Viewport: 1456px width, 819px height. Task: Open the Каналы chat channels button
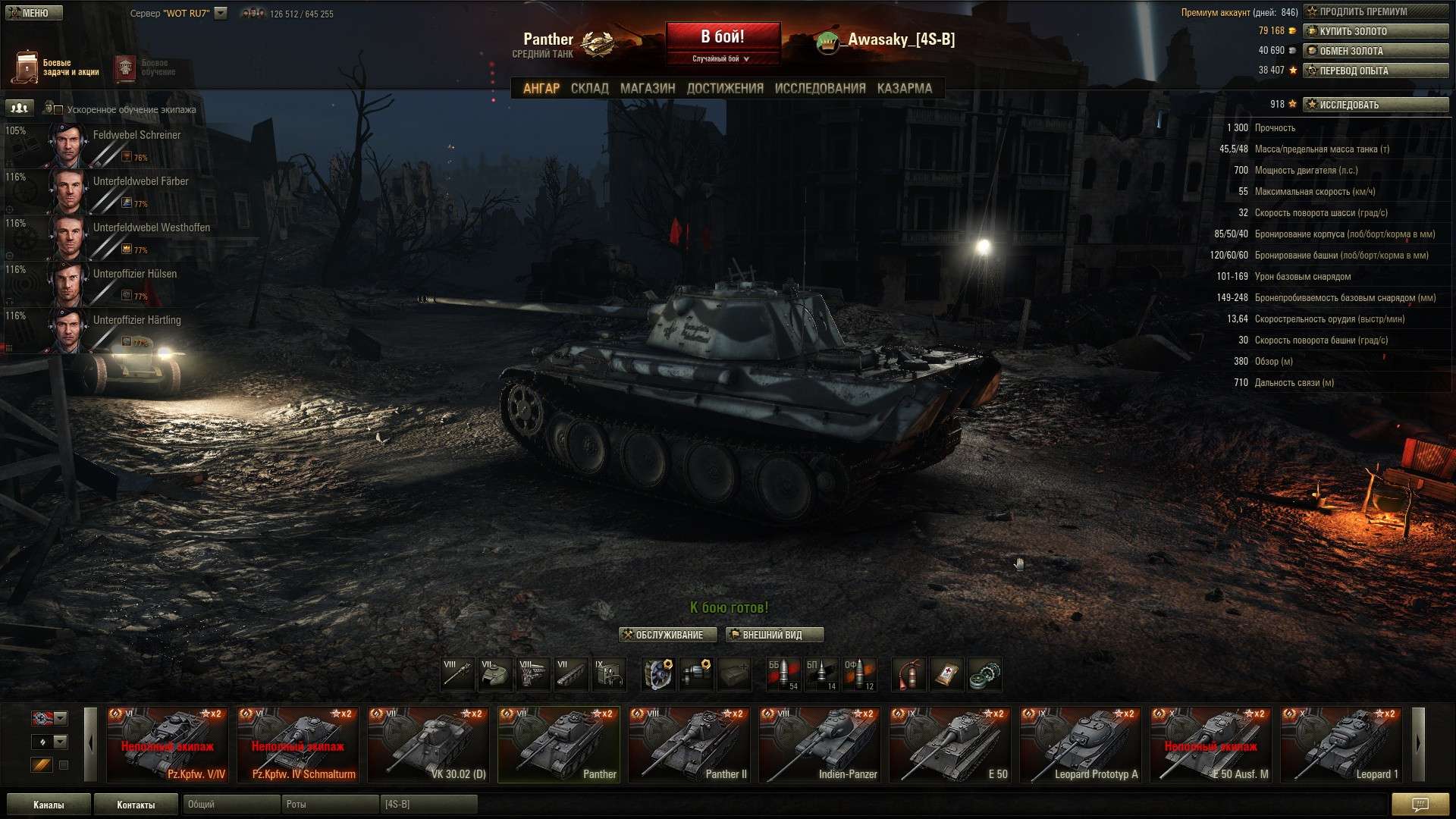pyautogui.click(x=49, y=805)
